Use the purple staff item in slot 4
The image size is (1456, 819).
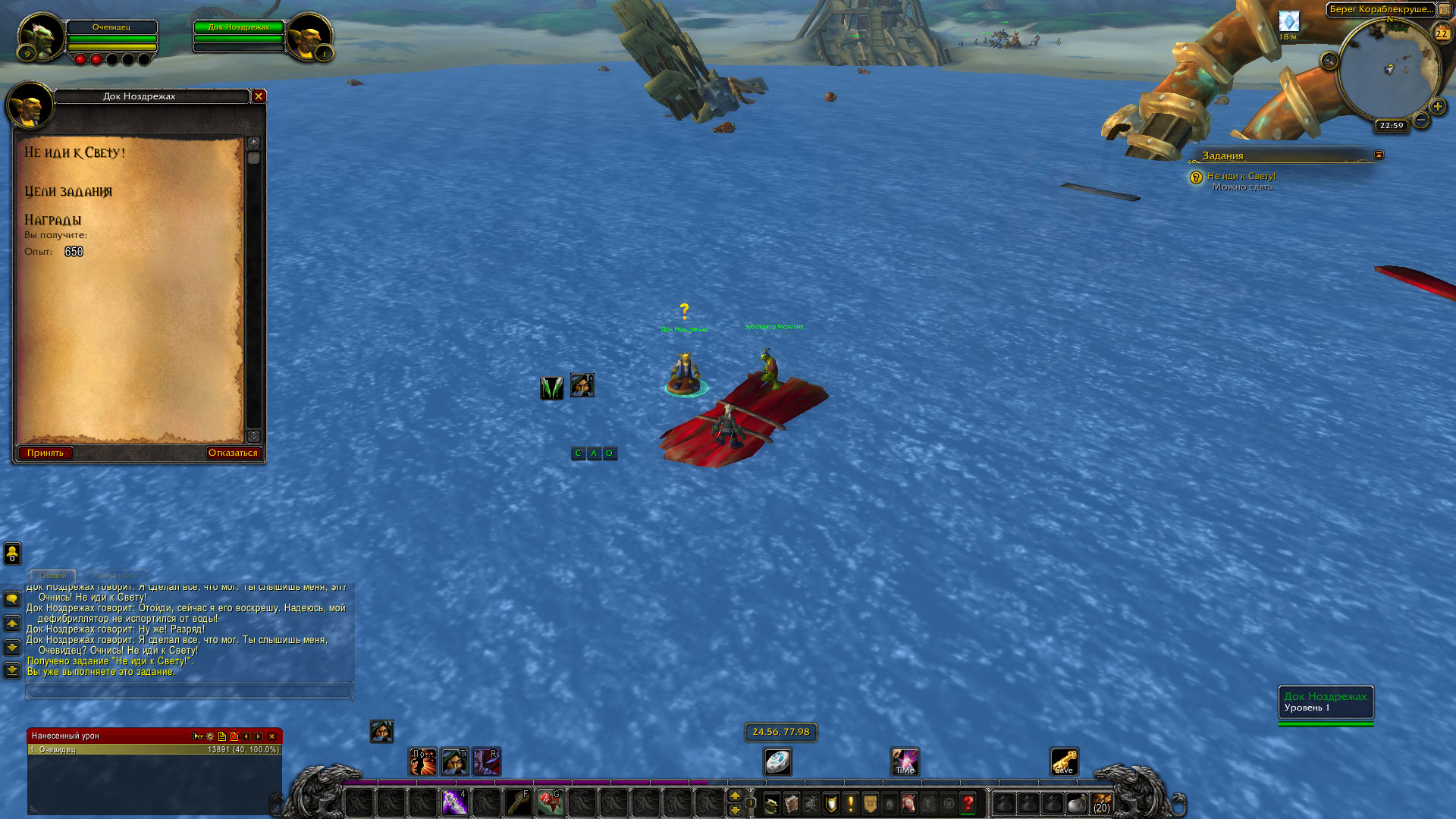point(454,802)
